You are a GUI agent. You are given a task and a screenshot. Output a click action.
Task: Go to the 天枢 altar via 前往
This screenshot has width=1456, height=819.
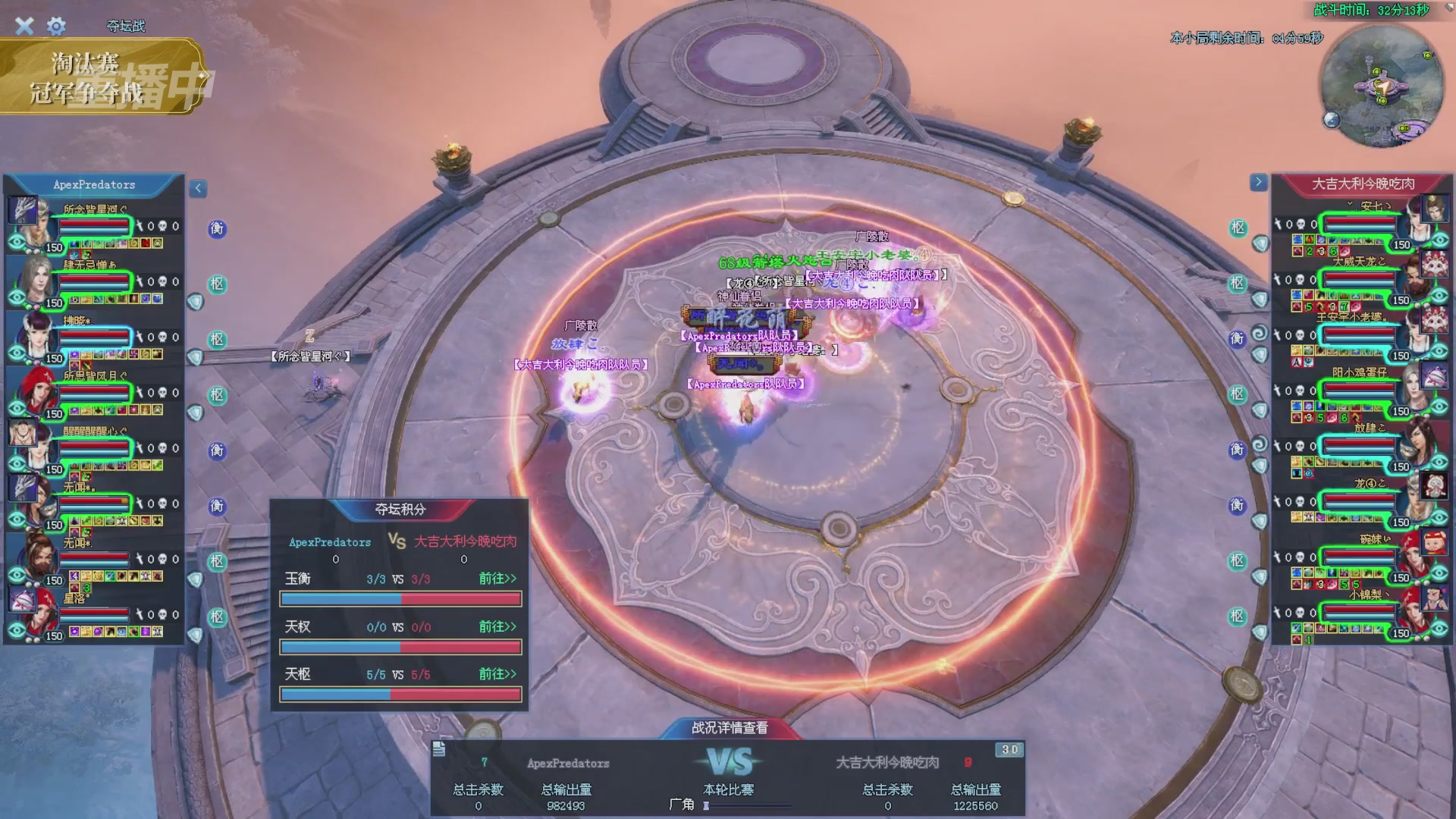[x=497, y=674]
